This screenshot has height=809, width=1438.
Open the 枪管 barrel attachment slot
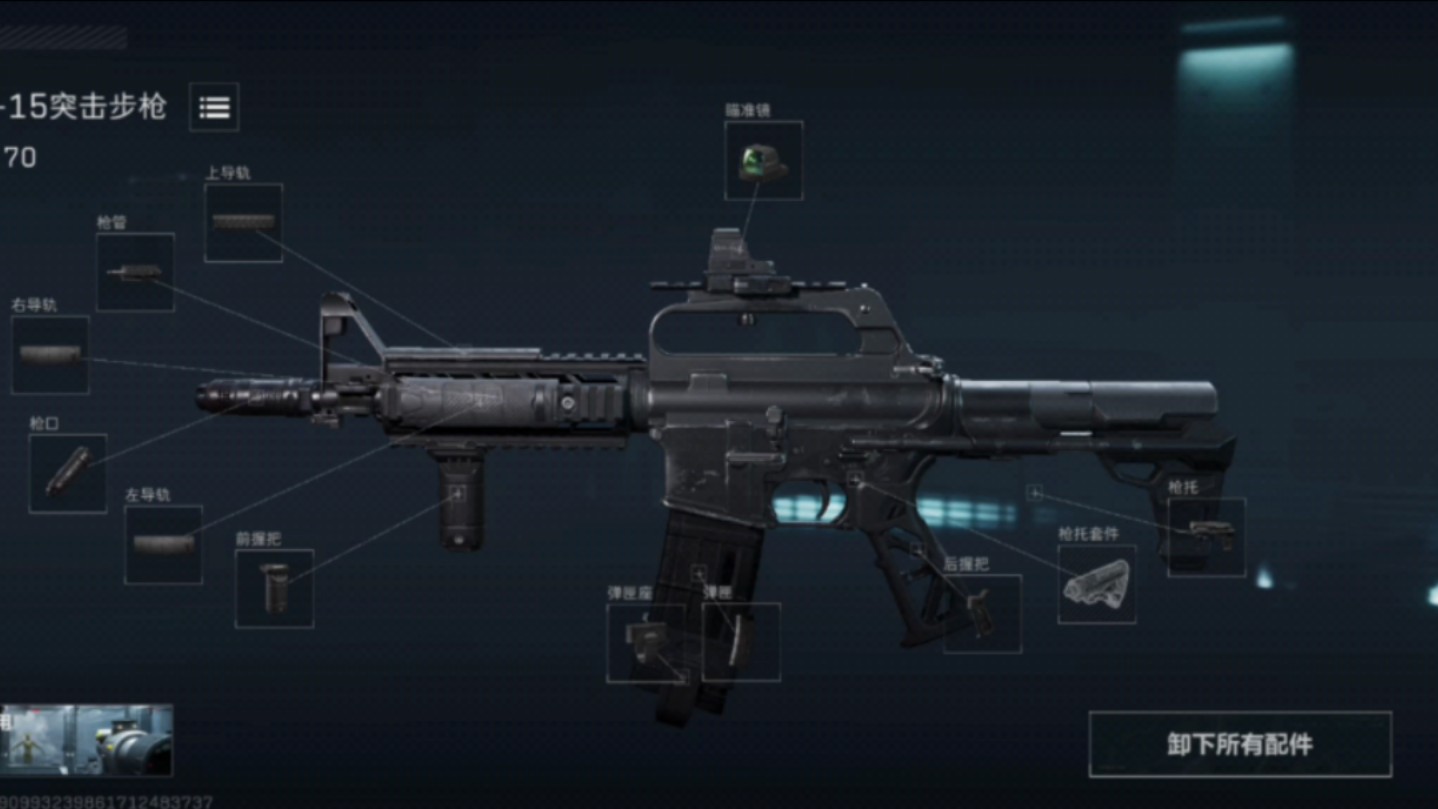coord(135,272)
